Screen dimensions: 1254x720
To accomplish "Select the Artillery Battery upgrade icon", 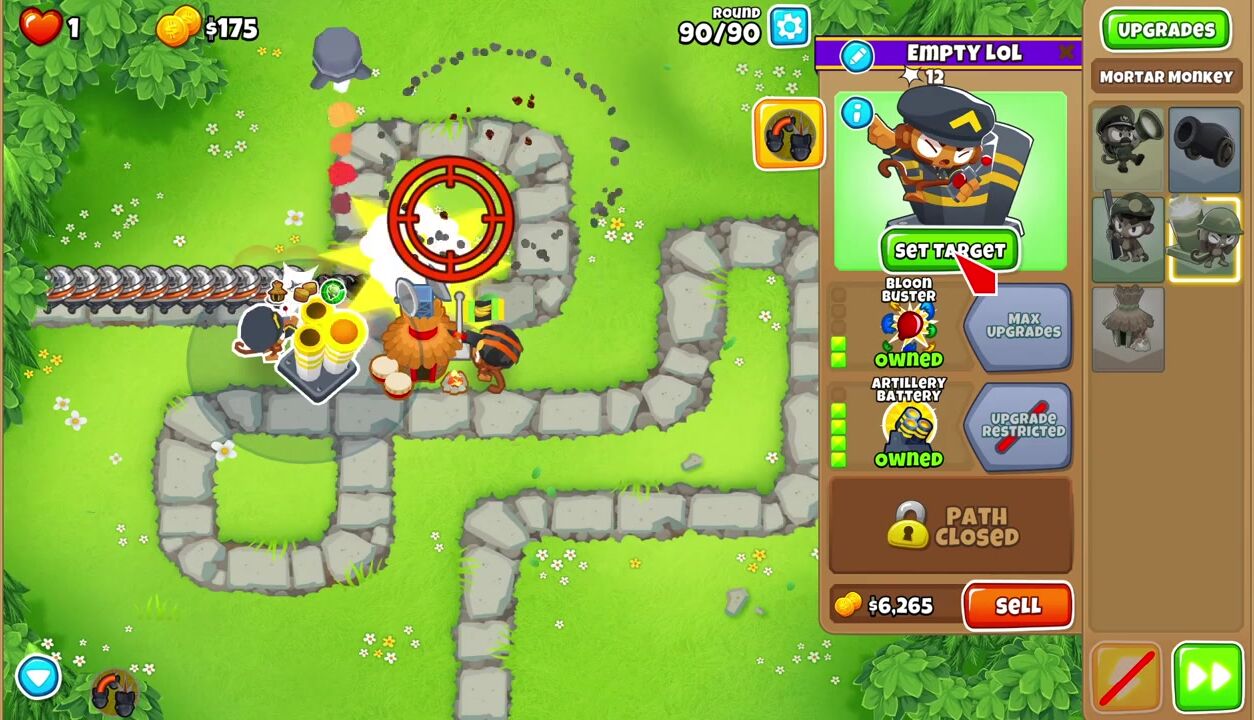I will point(908,424).
